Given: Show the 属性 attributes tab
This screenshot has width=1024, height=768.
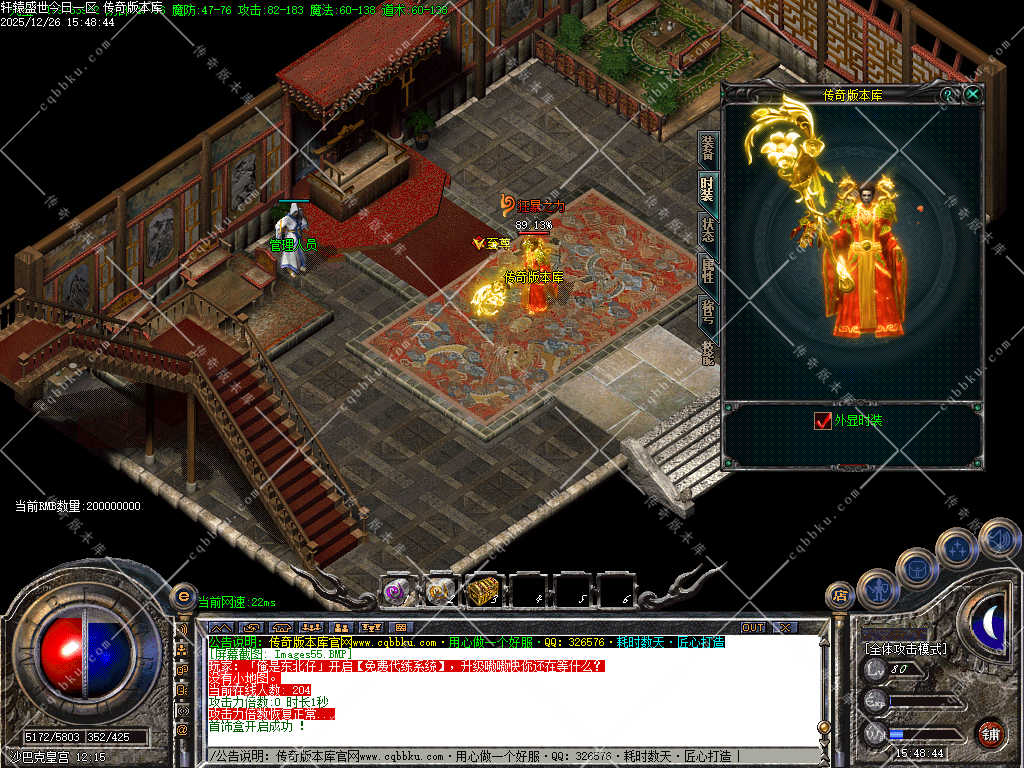Looking at the screenshot, I should coord(707,270).
